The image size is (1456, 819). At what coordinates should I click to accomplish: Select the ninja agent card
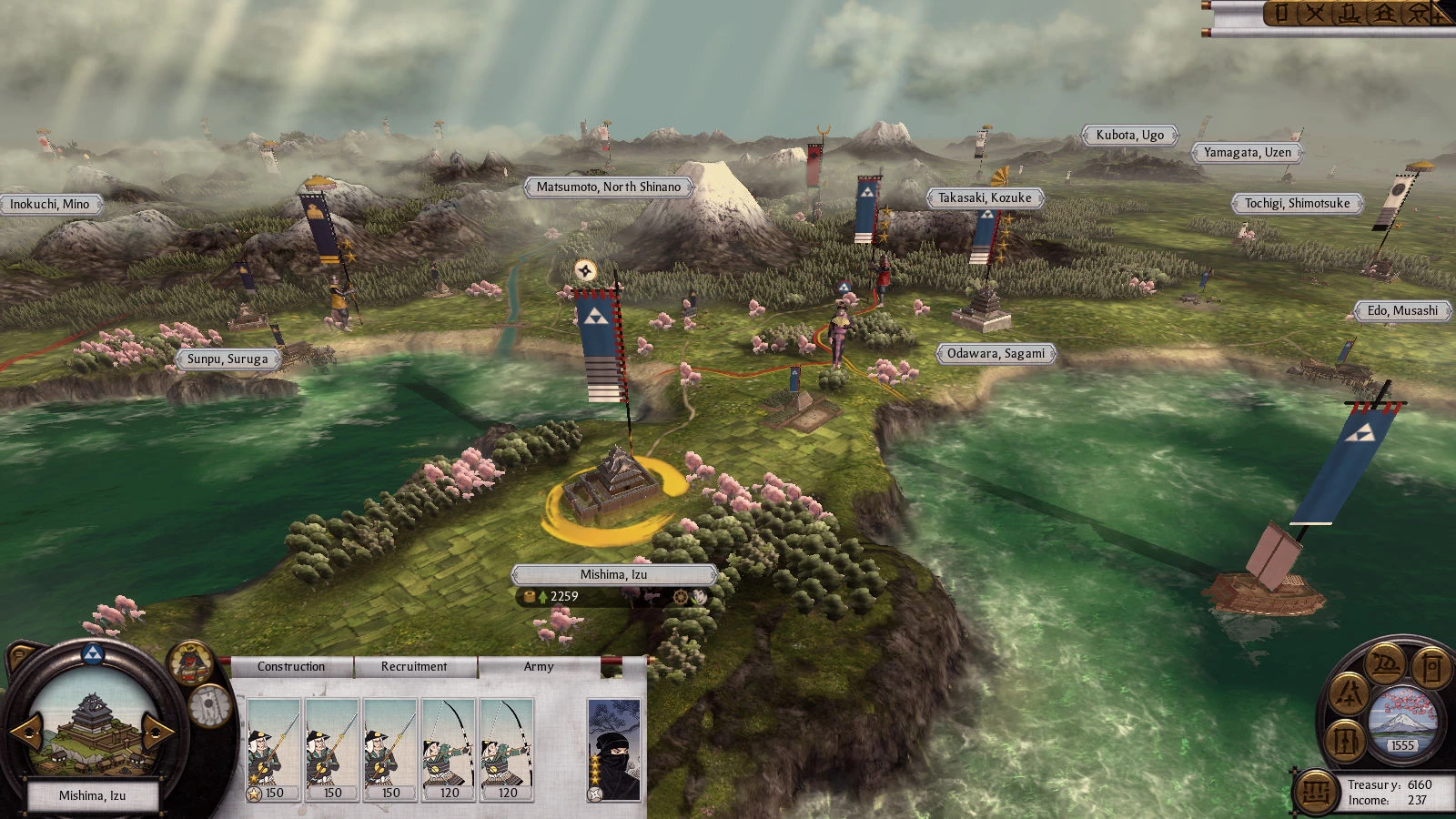[614, 750]
